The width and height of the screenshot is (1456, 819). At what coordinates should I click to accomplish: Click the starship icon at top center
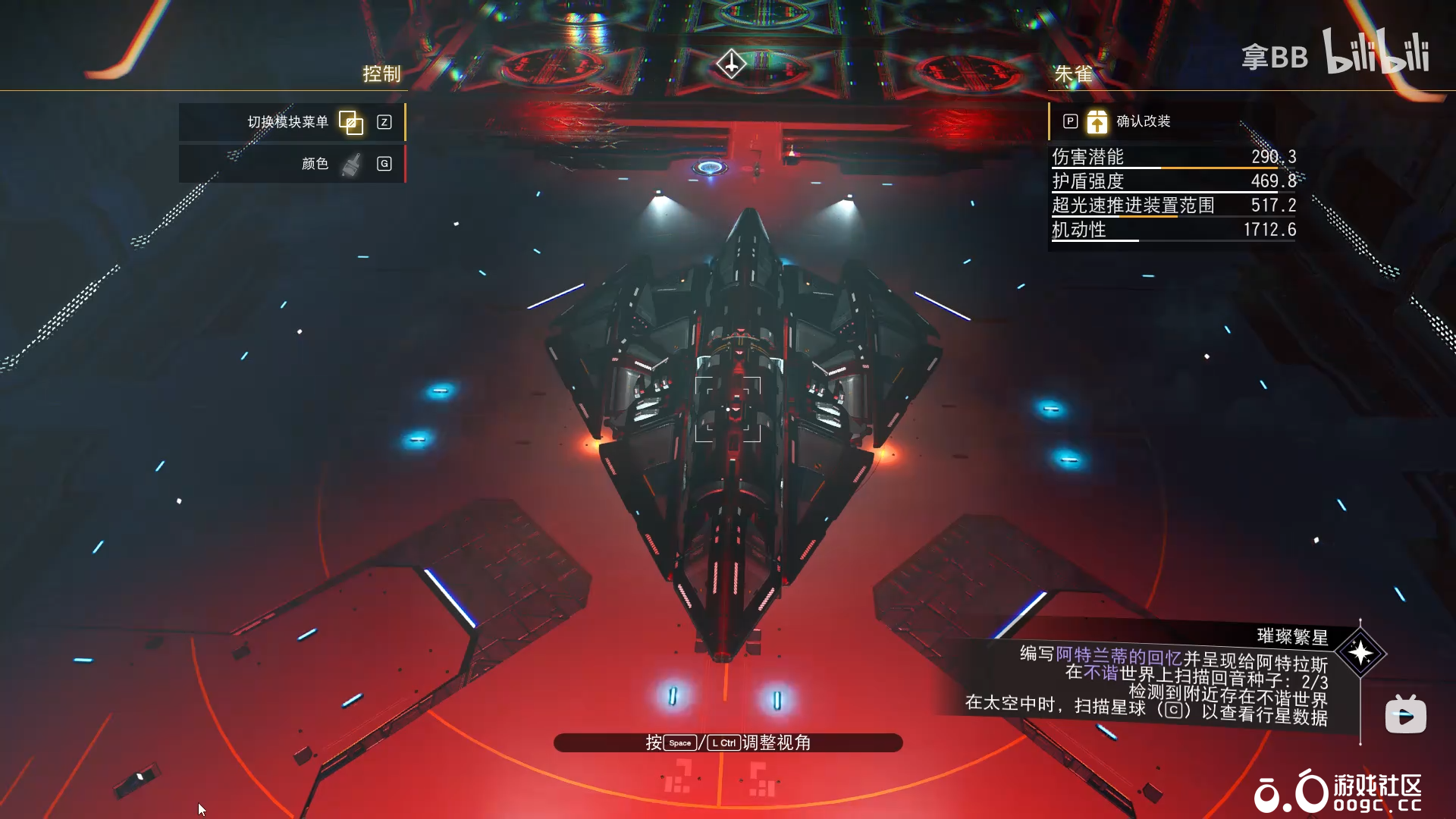731,64
